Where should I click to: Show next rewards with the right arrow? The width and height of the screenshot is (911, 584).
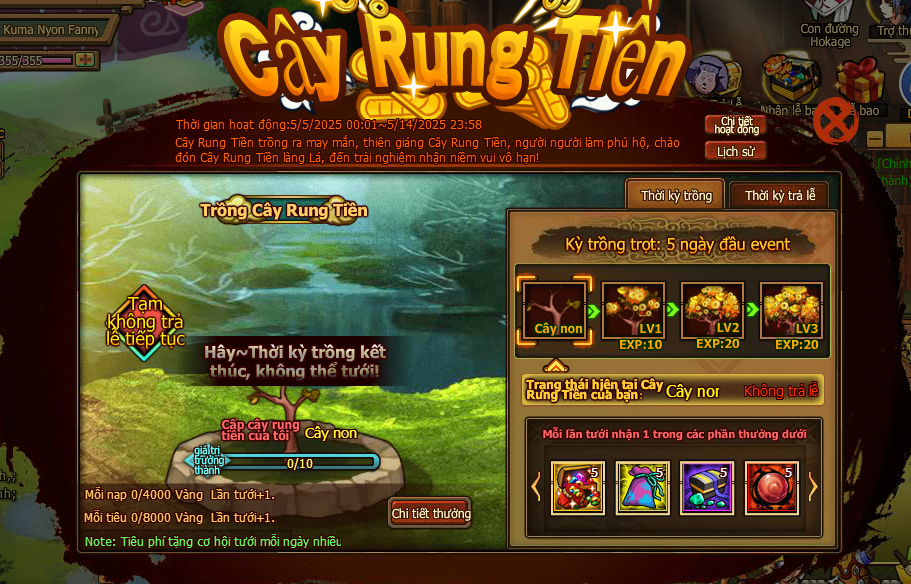click(812, 487)
